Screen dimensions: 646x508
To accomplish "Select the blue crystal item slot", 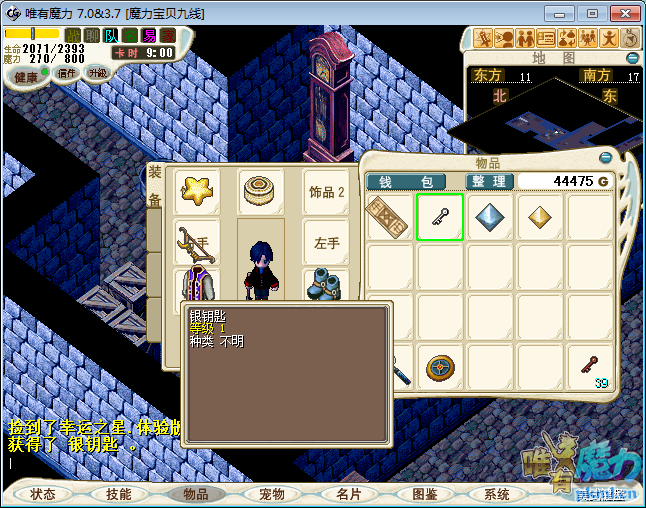I will 490,218.
